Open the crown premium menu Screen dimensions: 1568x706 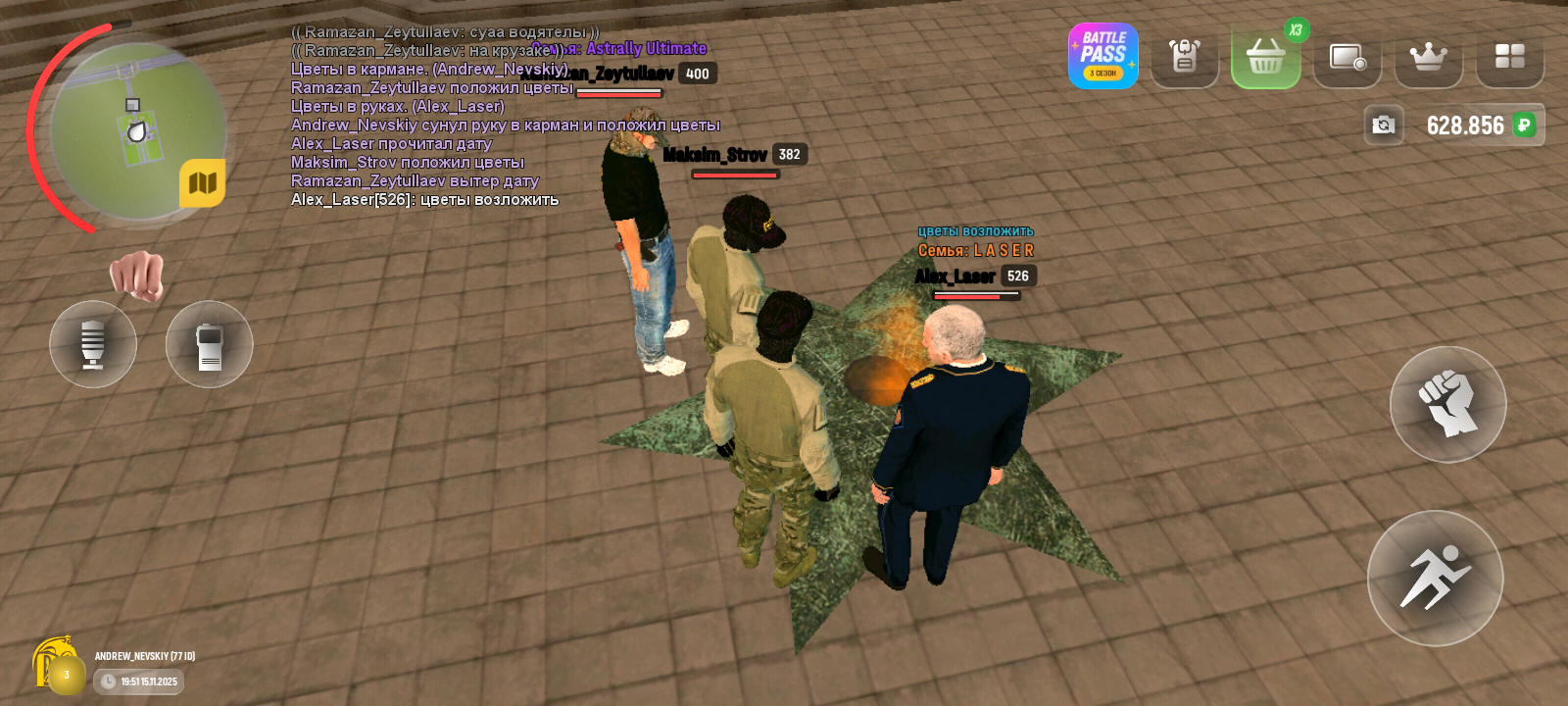click(x=1428, y=57)
